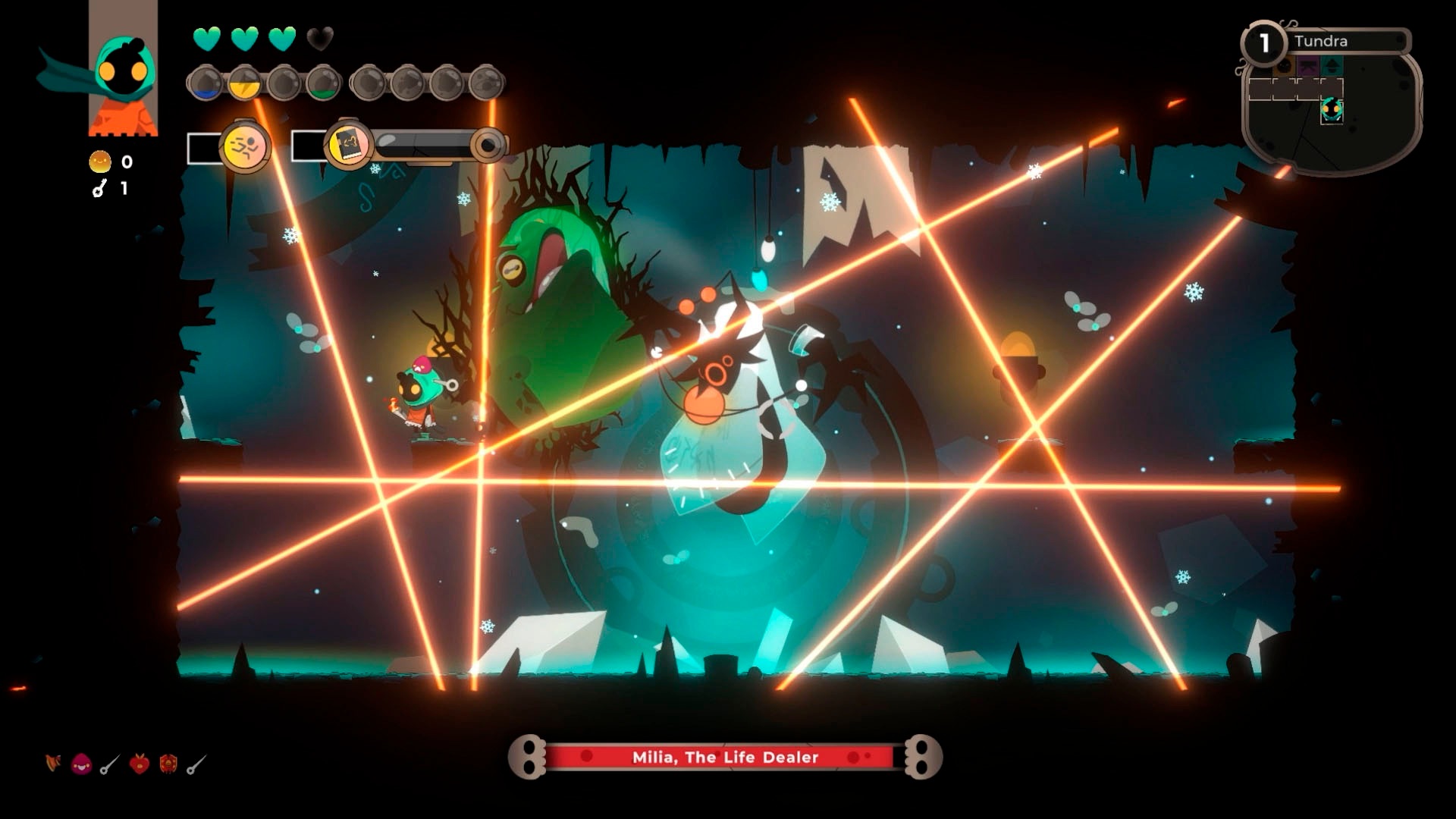Select the yellow lightning potion flask
Screen dimensions: 1456x819
pos(244,83)
